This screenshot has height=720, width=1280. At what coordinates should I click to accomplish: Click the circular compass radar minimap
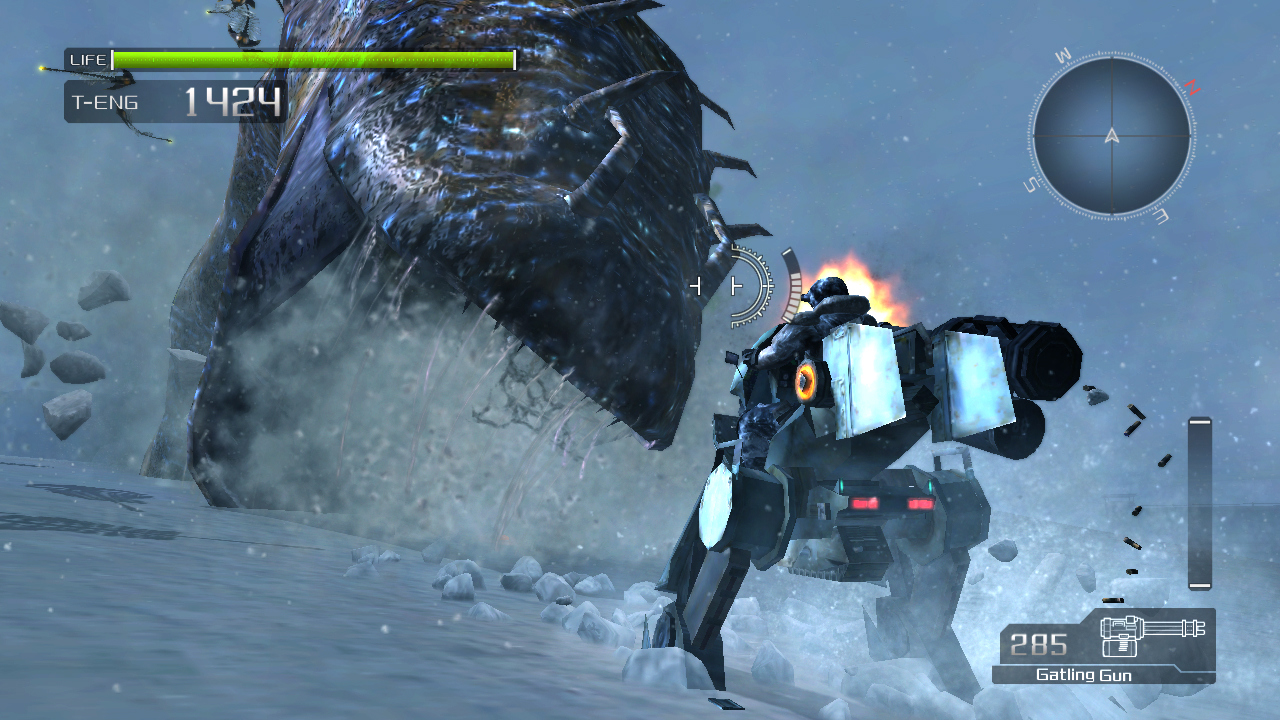tap(1111, 136)
